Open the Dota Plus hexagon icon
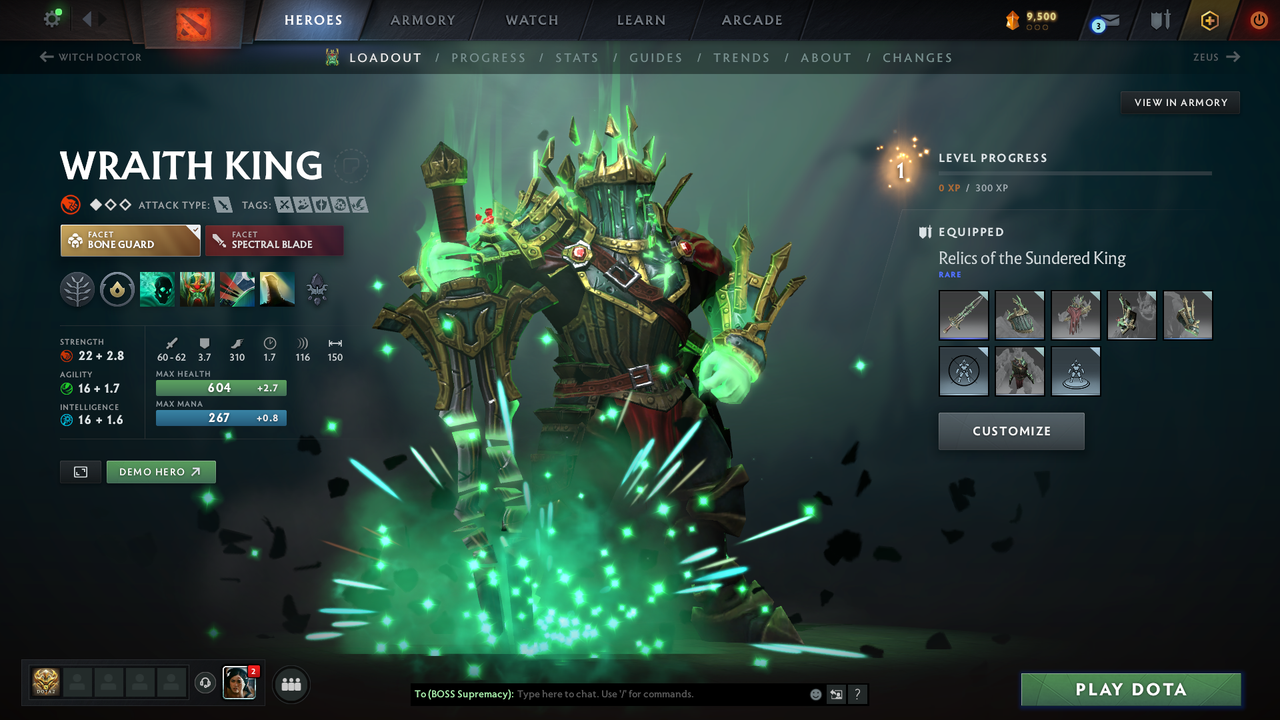This screenshot has height=720, width=1280. 1209,21
